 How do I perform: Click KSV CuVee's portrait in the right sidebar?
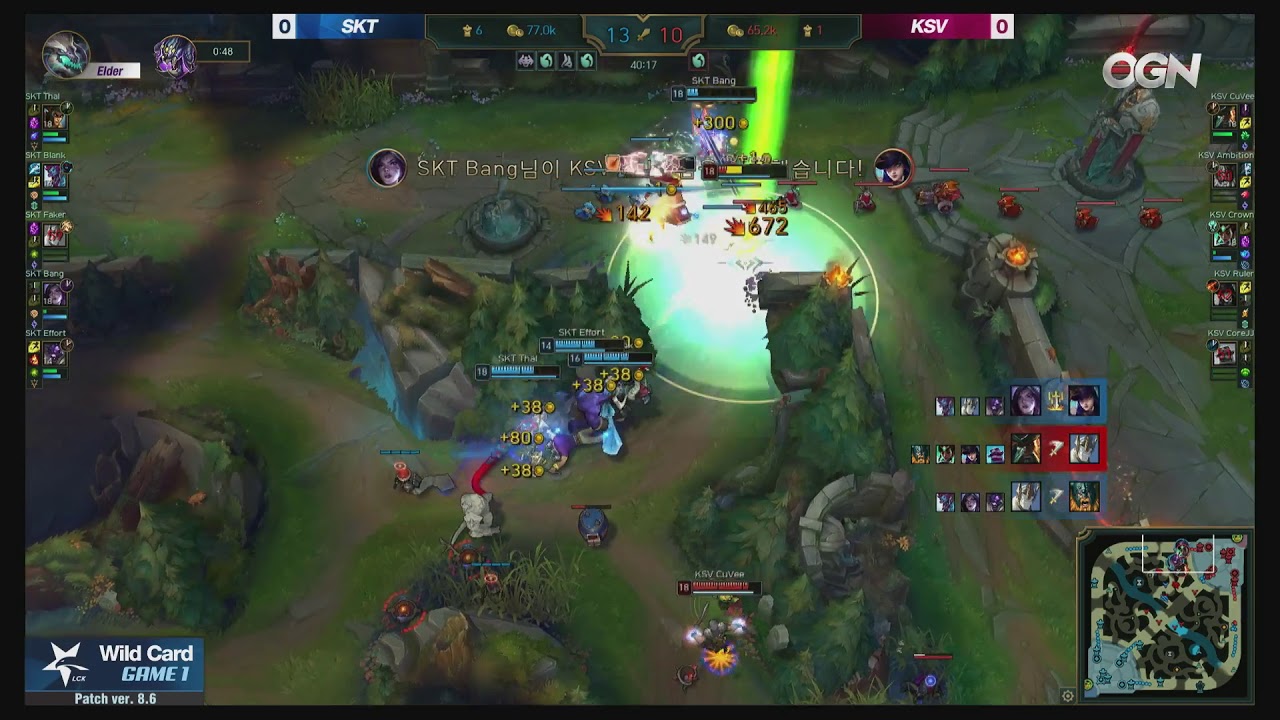(x=1224, y=118)
